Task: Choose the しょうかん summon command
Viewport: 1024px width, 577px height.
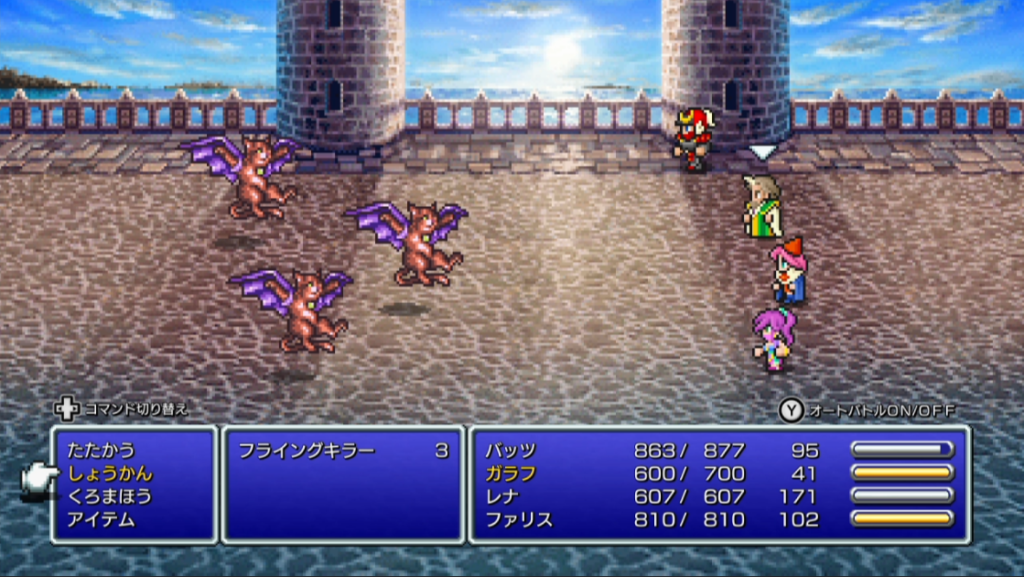Action: click(110, 474)
